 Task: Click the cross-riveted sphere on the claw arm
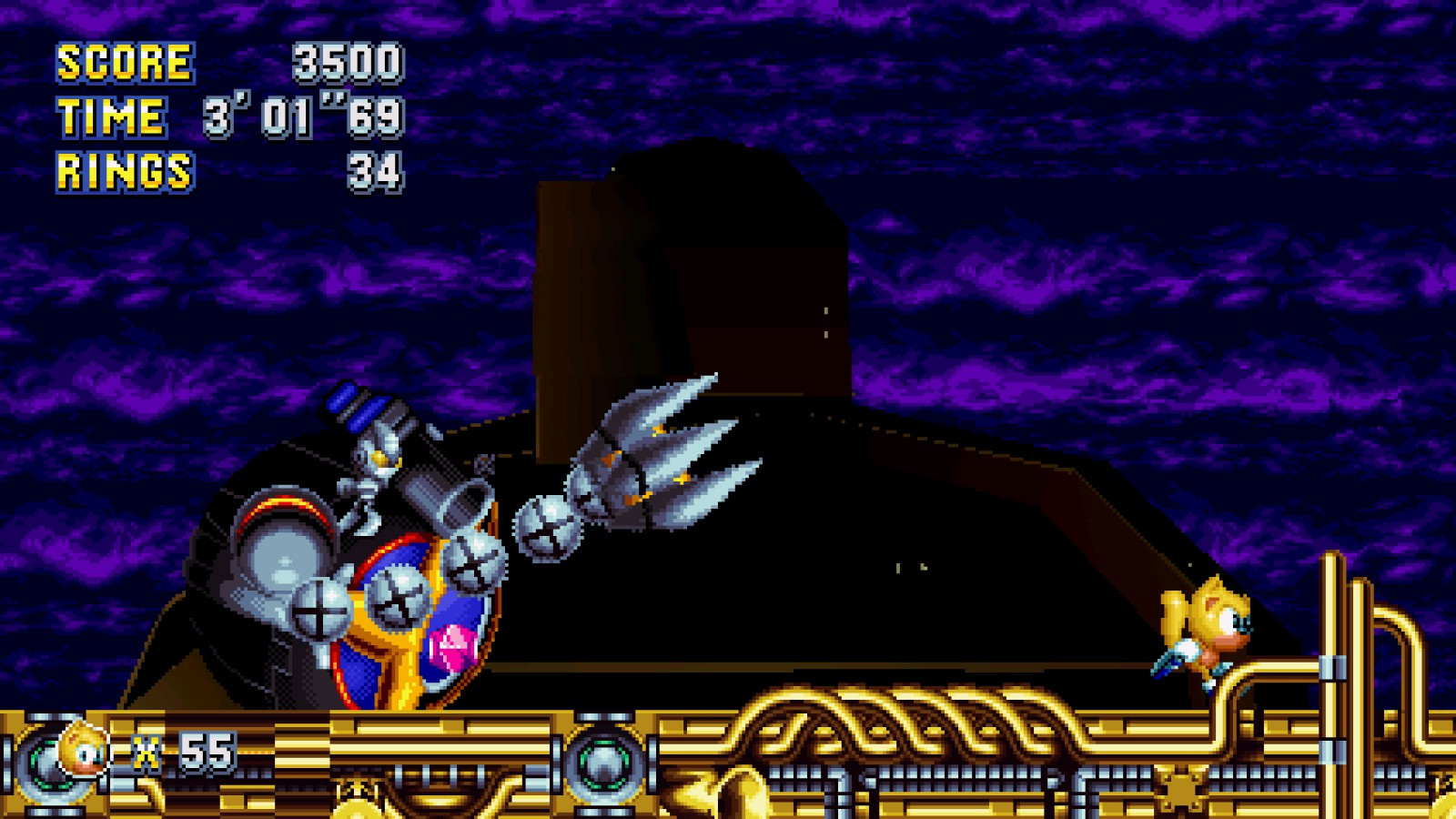pos(546,528)
